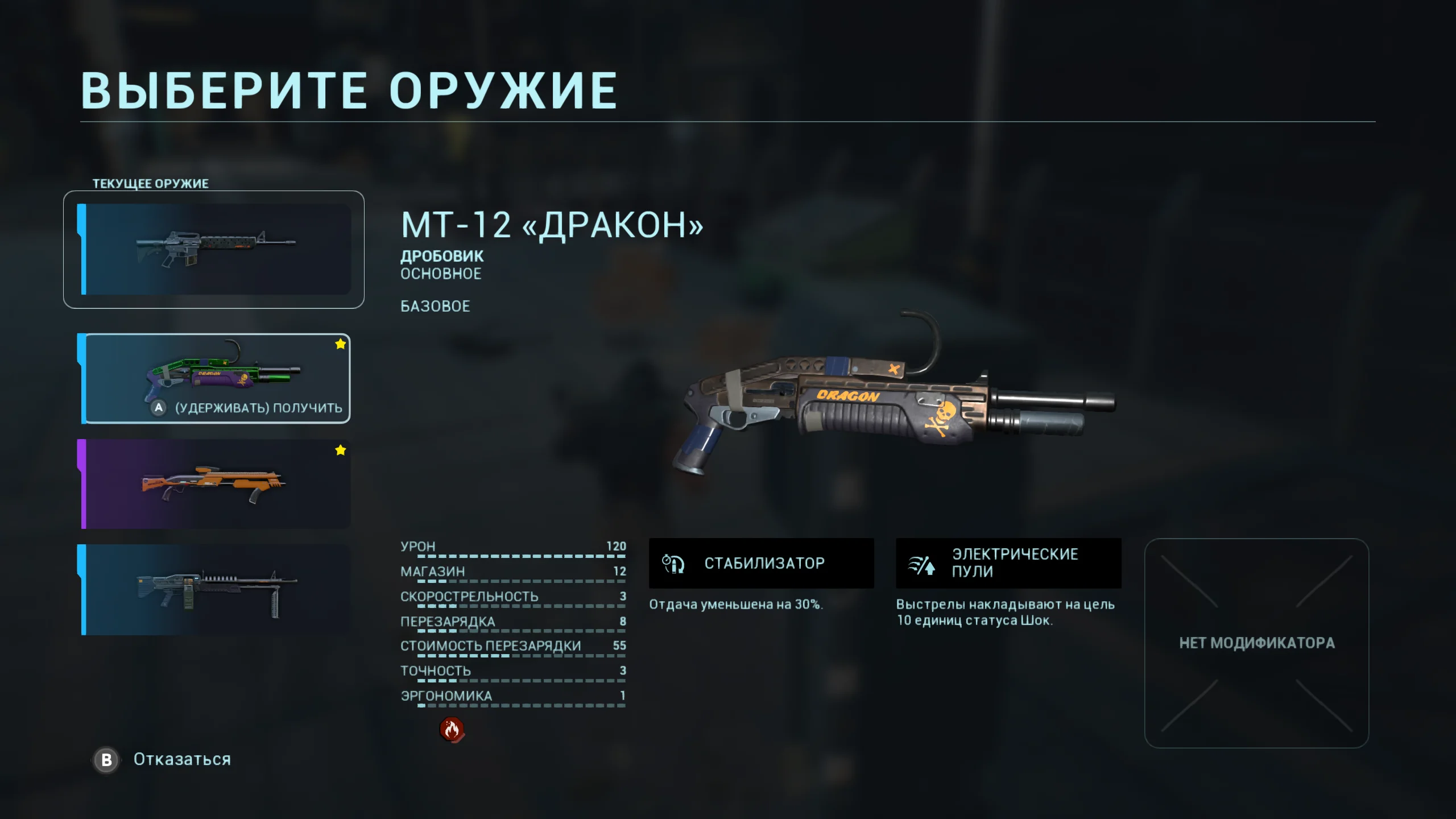Select the orange weapon card
1456x819 pixels.
pos(216,484)
